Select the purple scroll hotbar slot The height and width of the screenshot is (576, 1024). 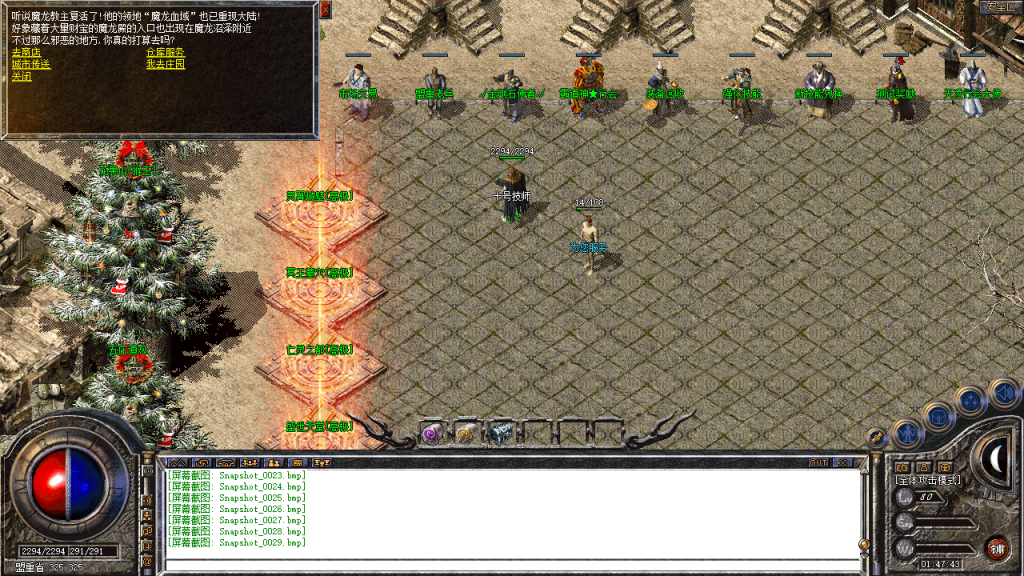pos(433,433)
